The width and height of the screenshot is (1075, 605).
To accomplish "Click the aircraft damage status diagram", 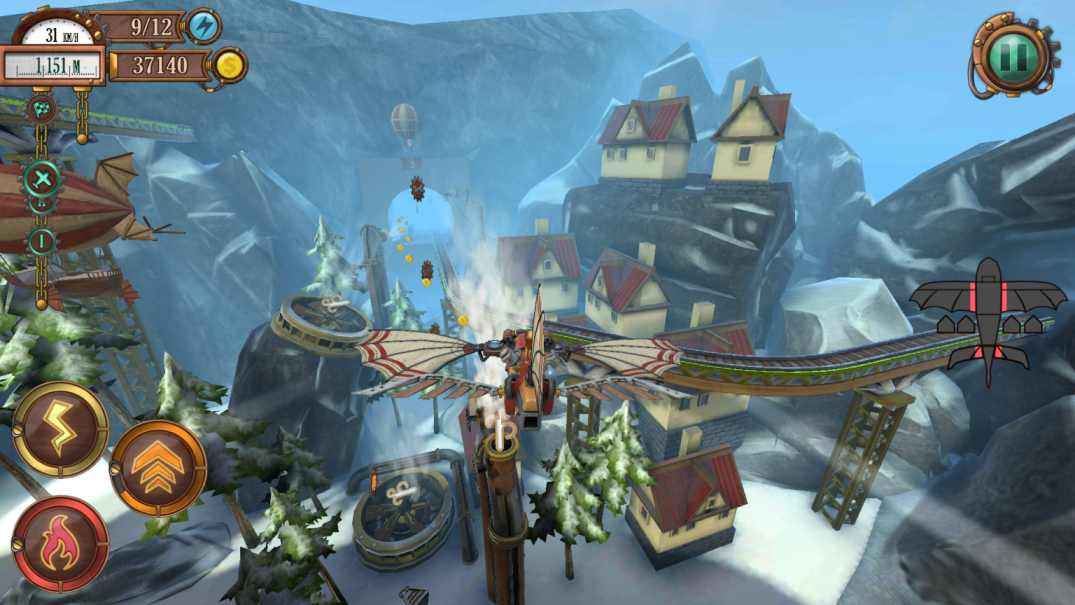I will (x=988, y=319).
